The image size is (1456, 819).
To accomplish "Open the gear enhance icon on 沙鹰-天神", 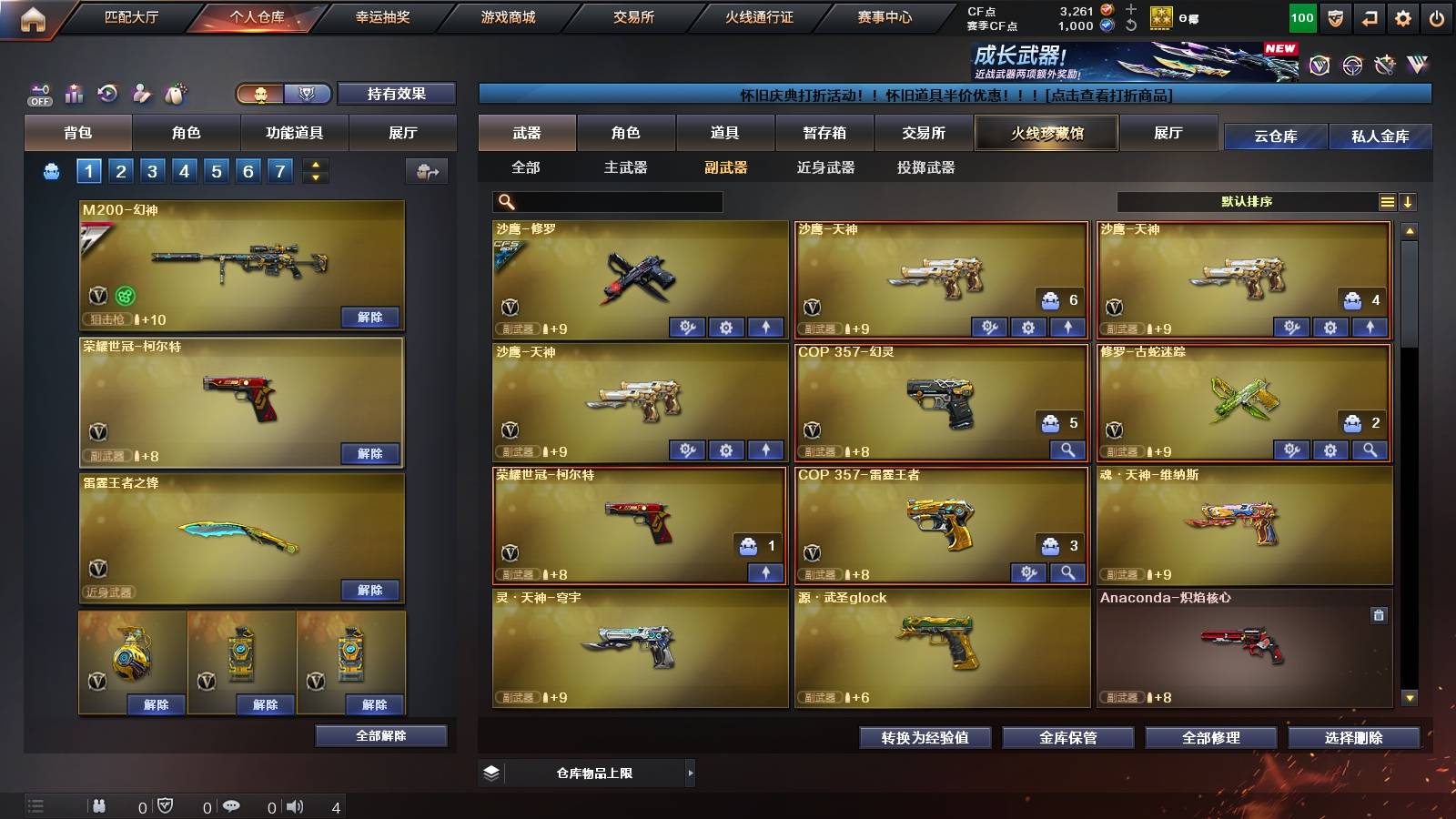I will (1027, 326).
